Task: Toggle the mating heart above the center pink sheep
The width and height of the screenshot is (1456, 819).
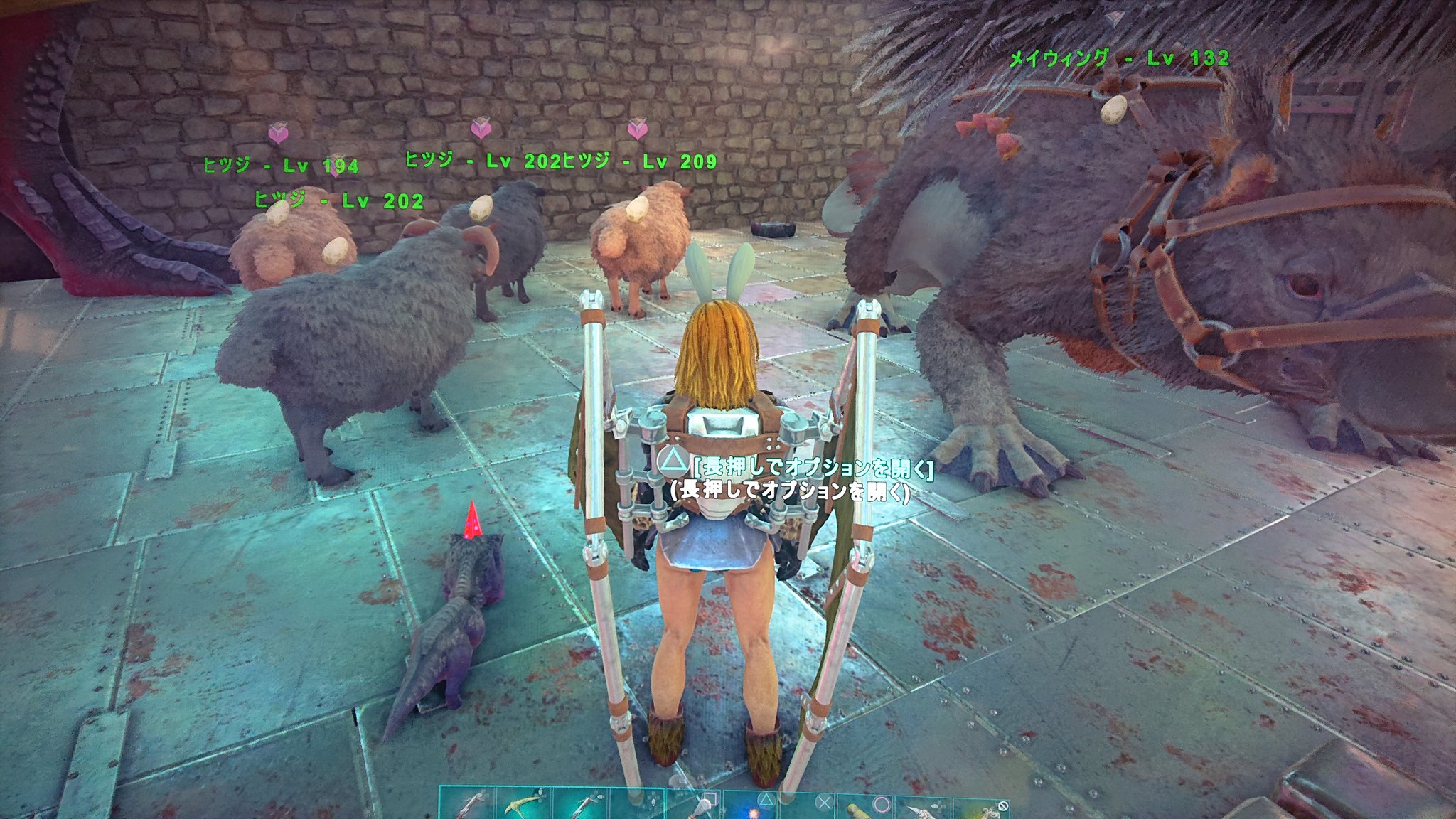Action: point(481,131)
